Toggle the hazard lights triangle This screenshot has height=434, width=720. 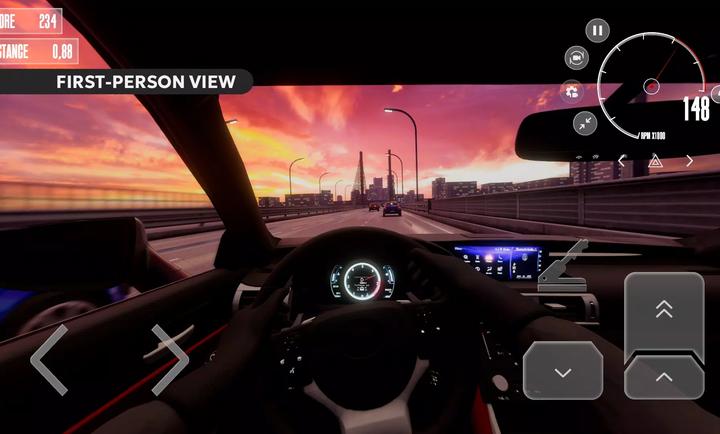(656, 160)
